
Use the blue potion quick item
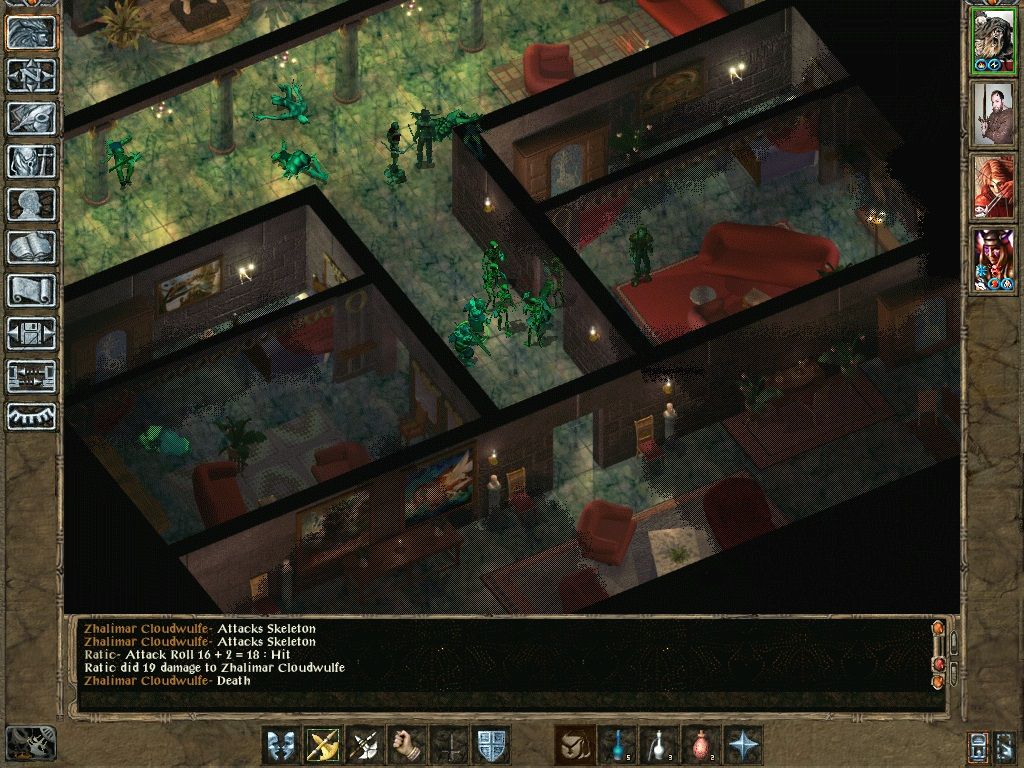(x=617, y=745)
